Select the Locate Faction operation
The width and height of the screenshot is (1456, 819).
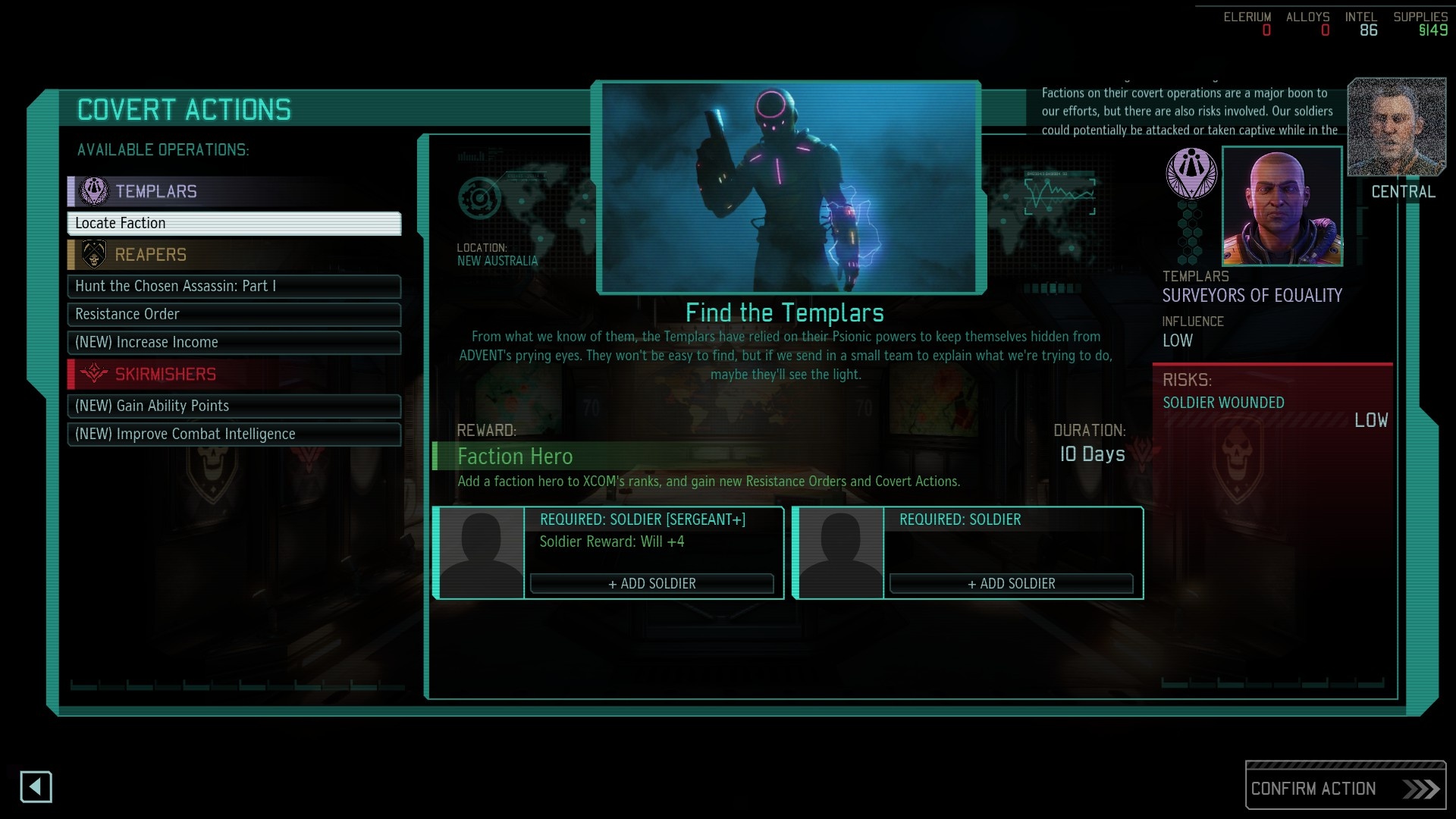234,224
